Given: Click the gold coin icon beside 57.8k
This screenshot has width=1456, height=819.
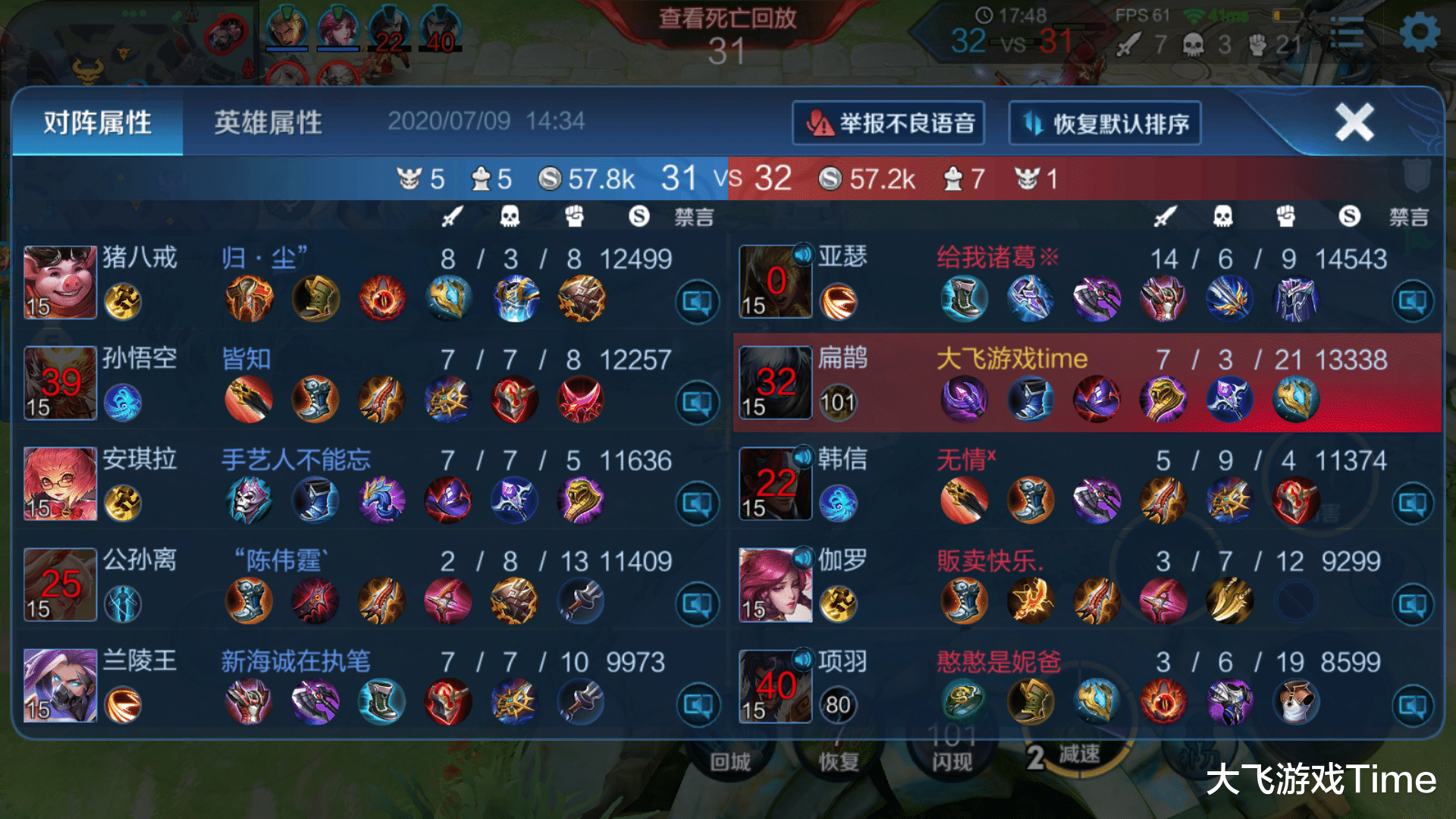Looking at the screenshot, I should (551, 178).
